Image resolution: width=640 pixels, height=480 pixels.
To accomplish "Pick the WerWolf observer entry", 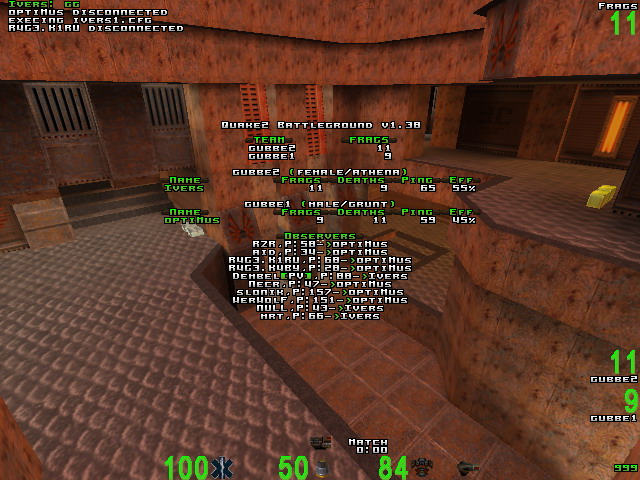I will 319,300.
